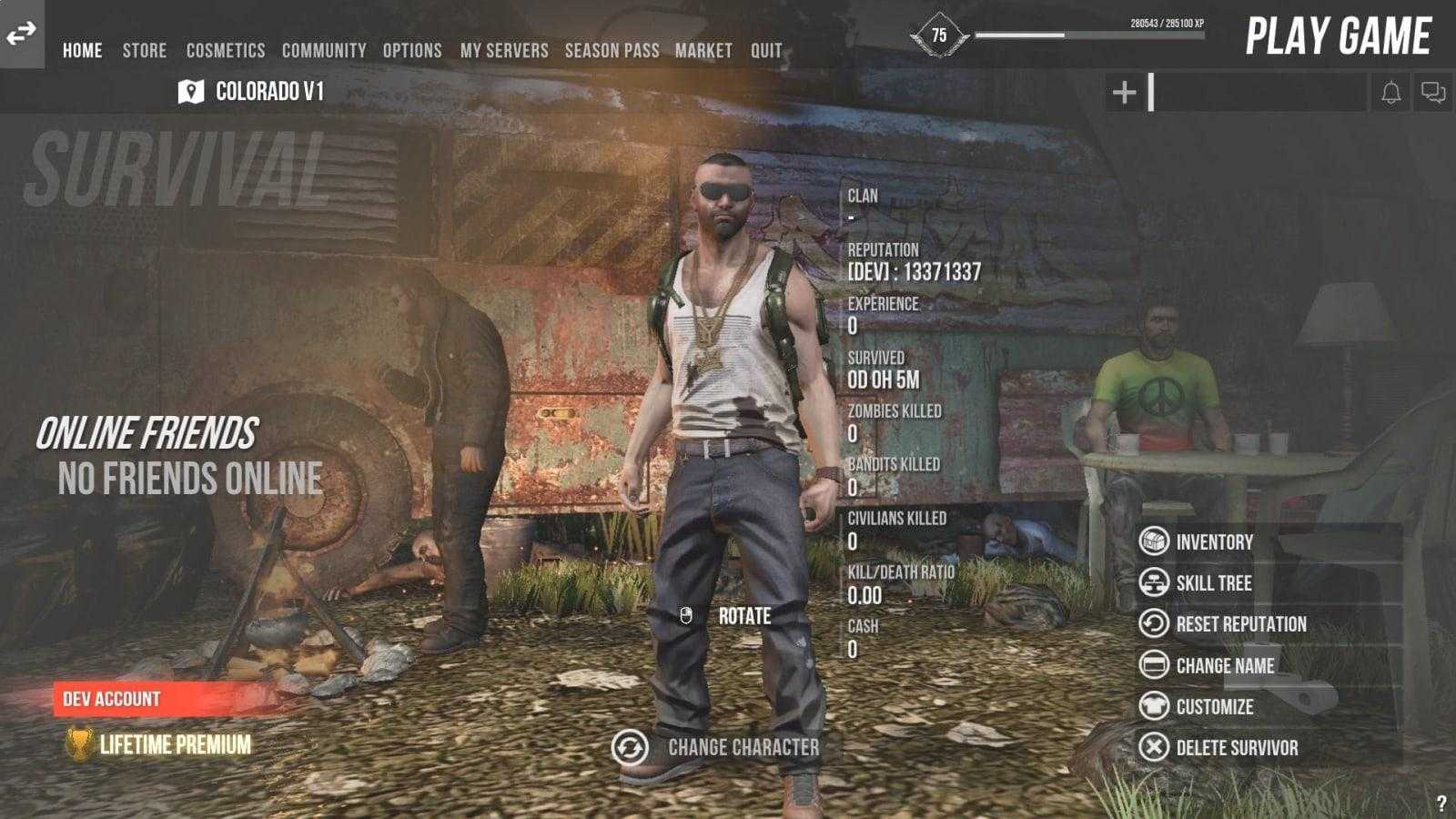
Task: View the Season Pass
Action: [x=612, y=51]
